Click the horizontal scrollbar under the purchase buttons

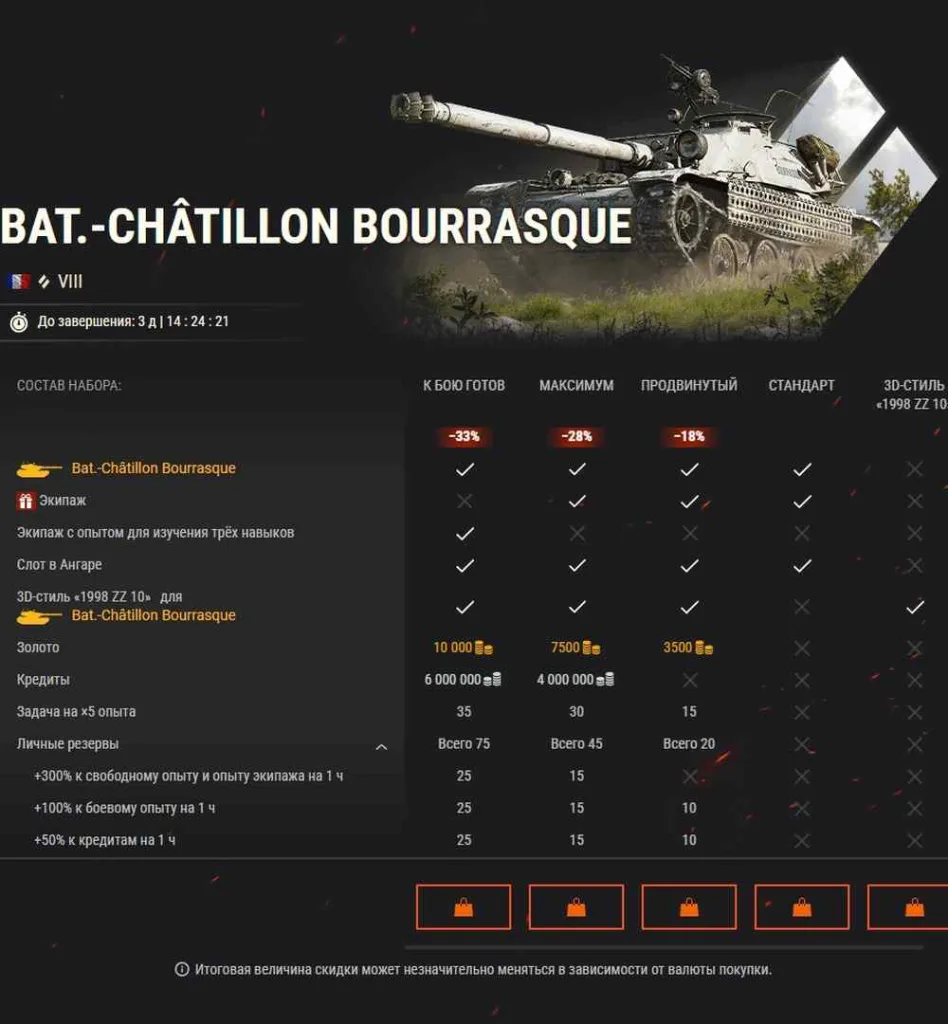(663, 947)
